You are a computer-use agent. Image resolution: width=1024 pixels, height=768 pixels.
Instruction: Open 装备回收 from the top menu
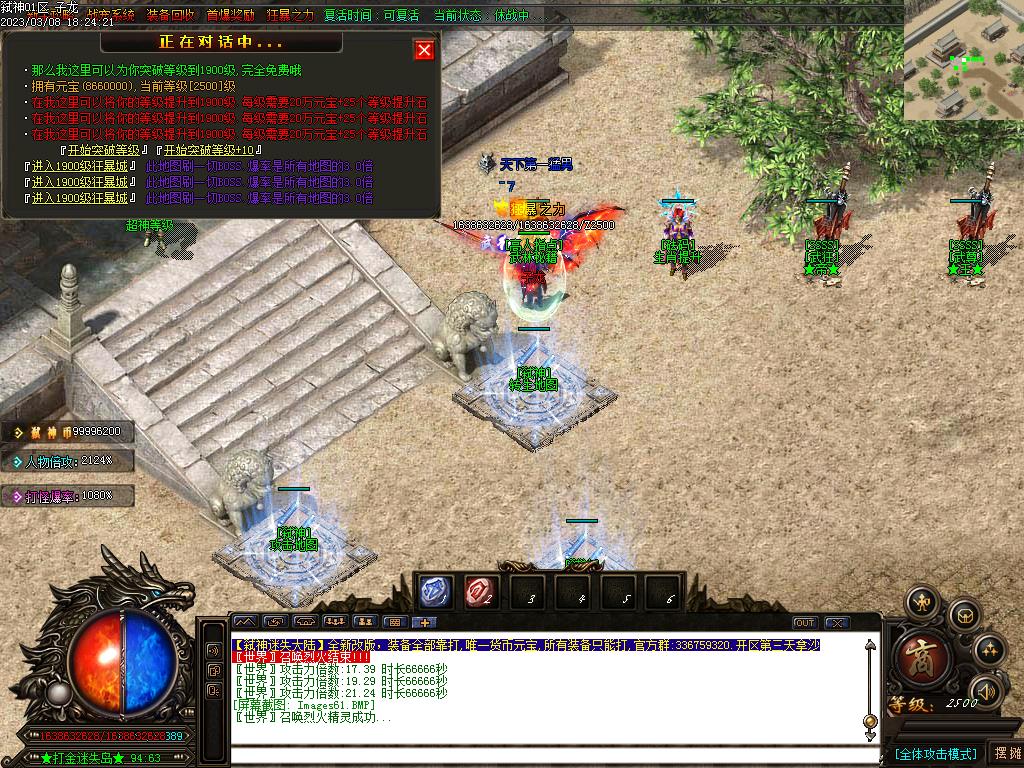coord(170,16)
